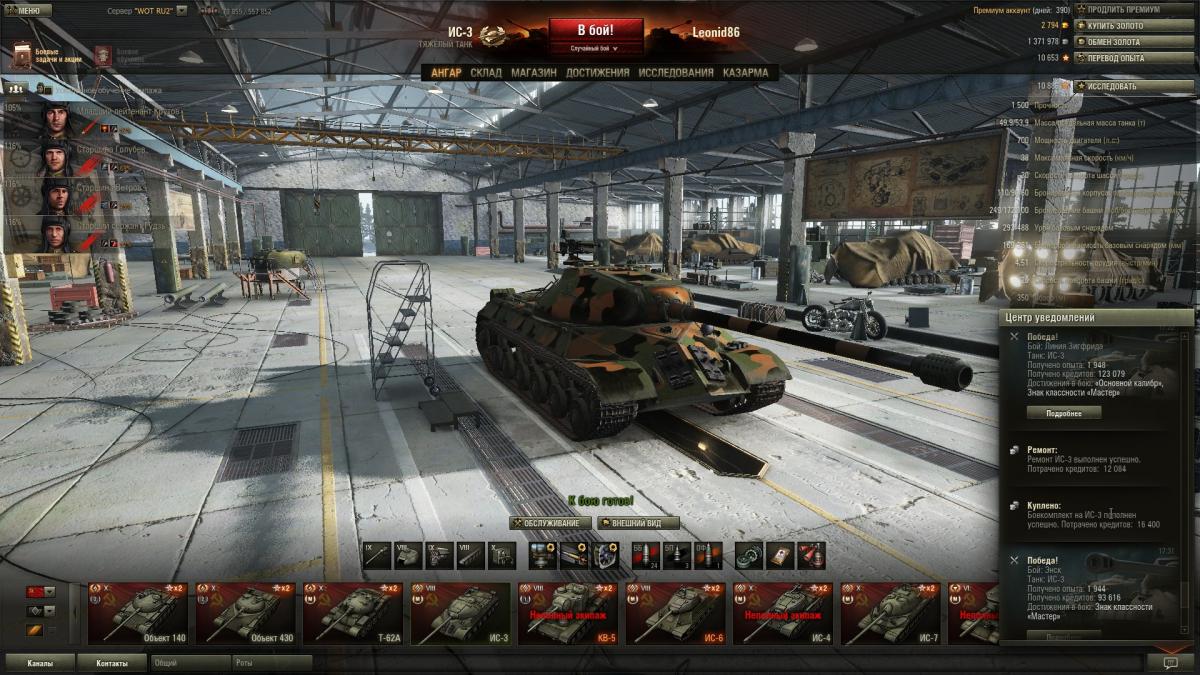Image resolution: width=1200 pixels, height=675 pixels.
Task: Open the Случайный бой battle type dropdown
Action: 594,48
